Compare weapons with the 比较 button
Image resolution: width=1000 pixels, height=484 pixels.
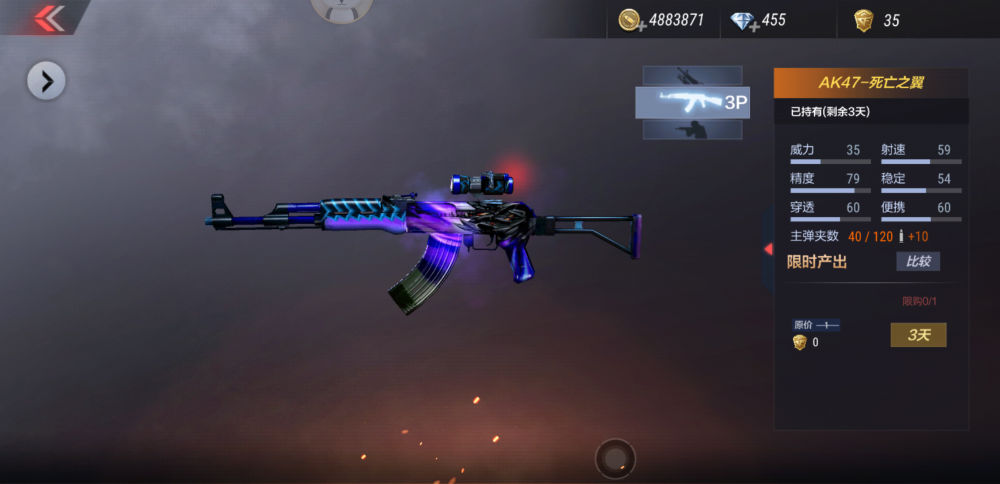pyautogui.click(x=917, y=262)
